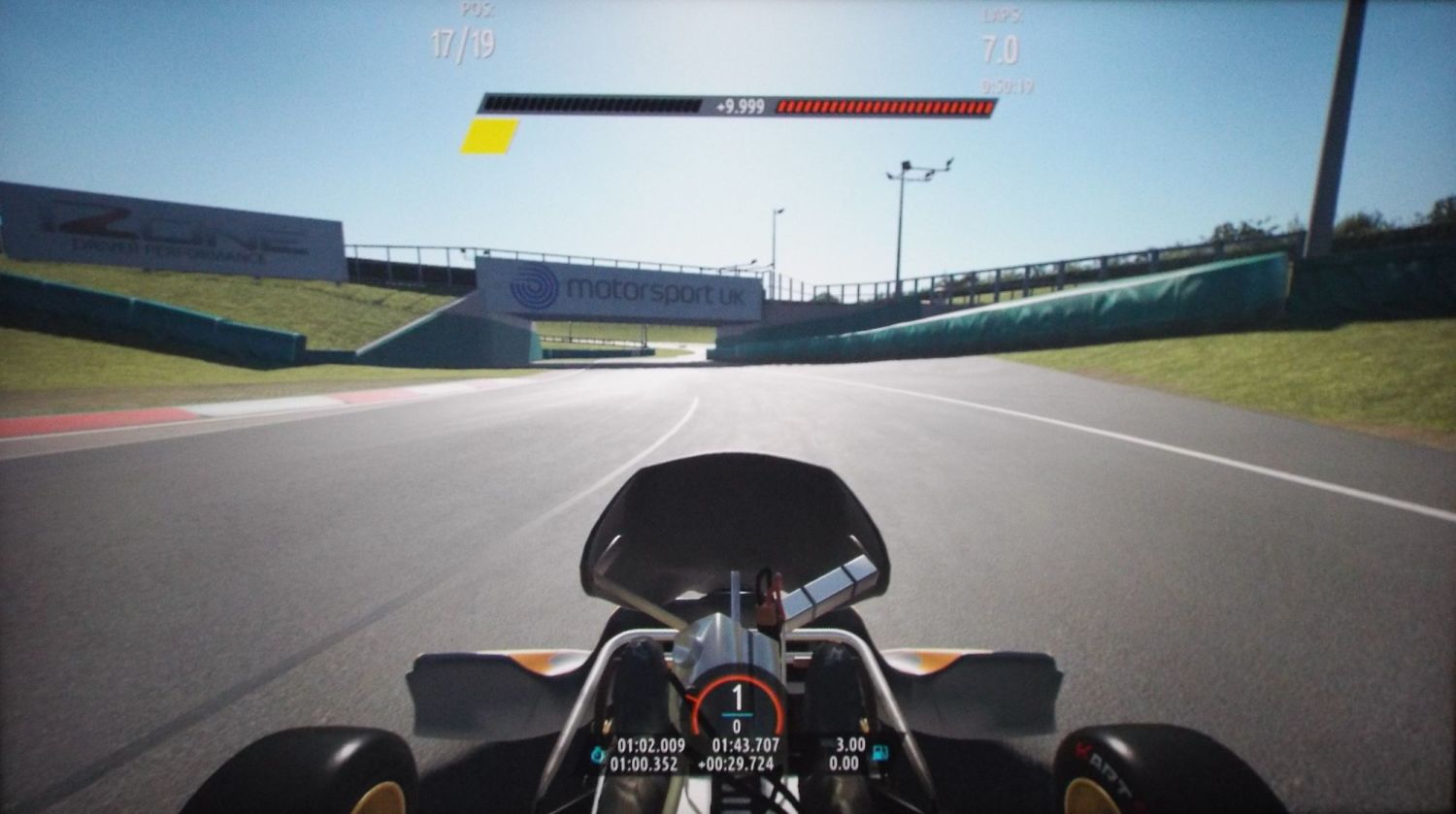
Task: Click the fuel pump indicator icon
Action: [x=879, y=754]
